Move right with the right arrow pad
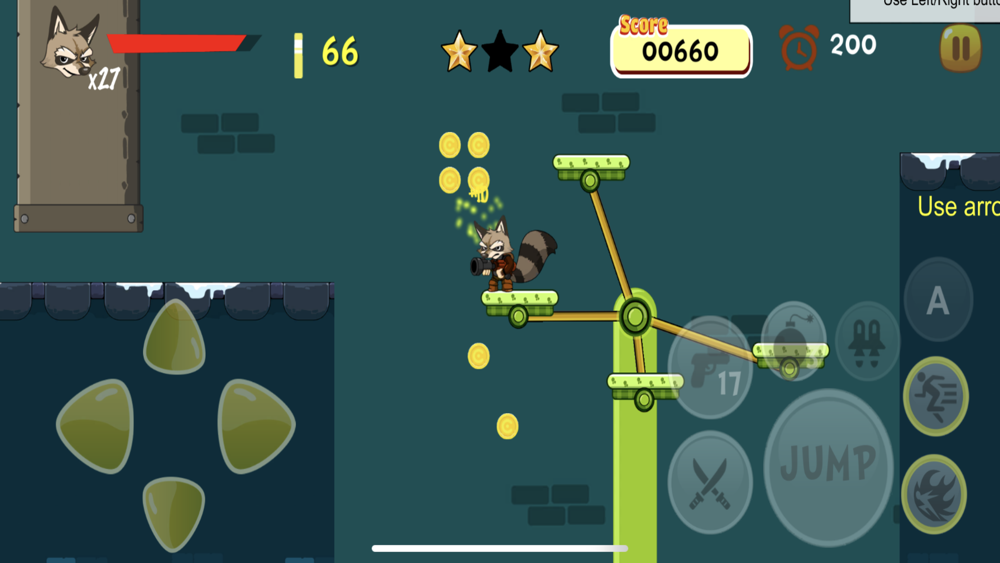 click(x=254, y=425)
